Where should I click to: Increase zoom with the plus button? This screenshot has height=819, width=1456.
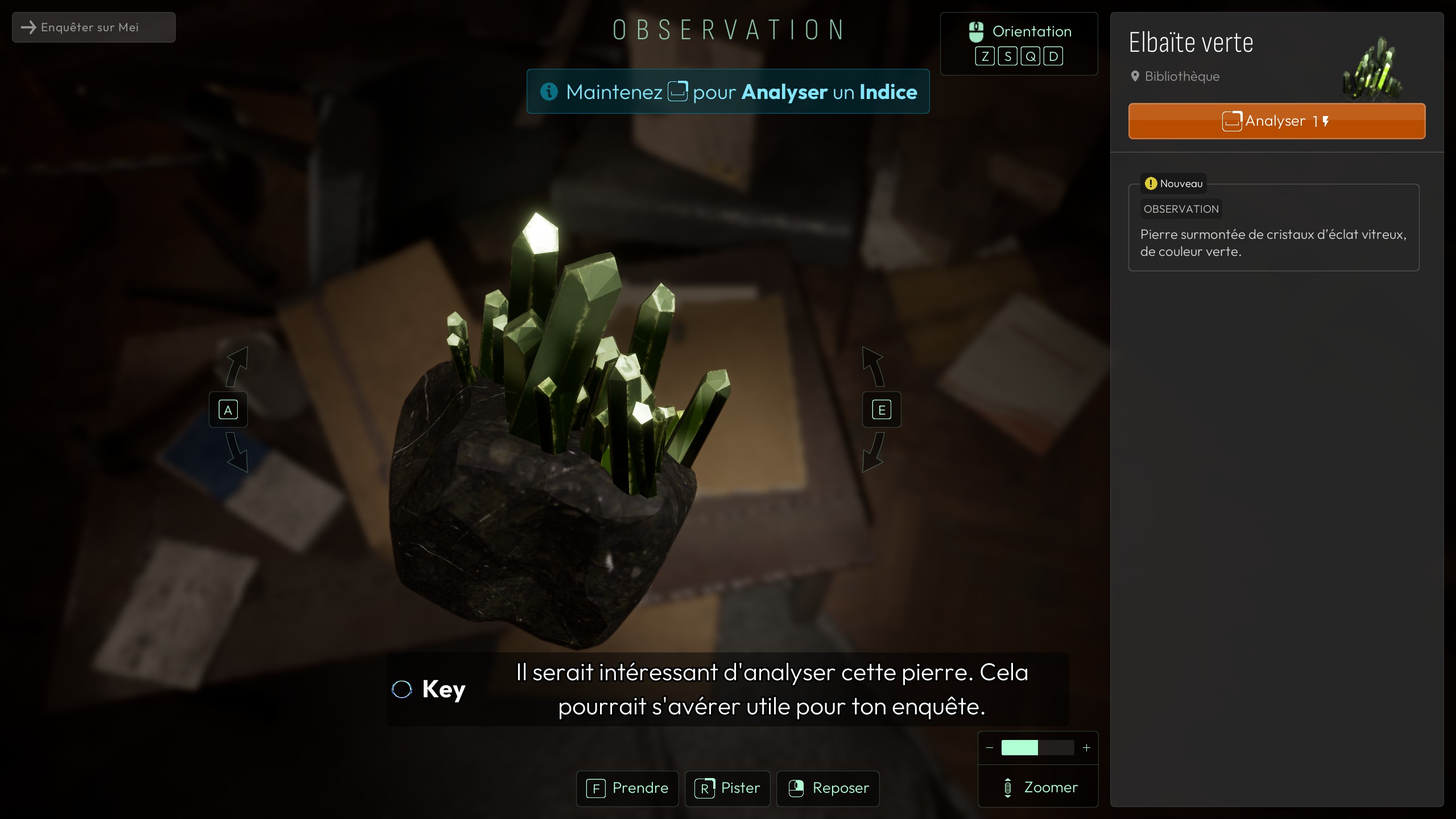click(x=1086, y=748)
